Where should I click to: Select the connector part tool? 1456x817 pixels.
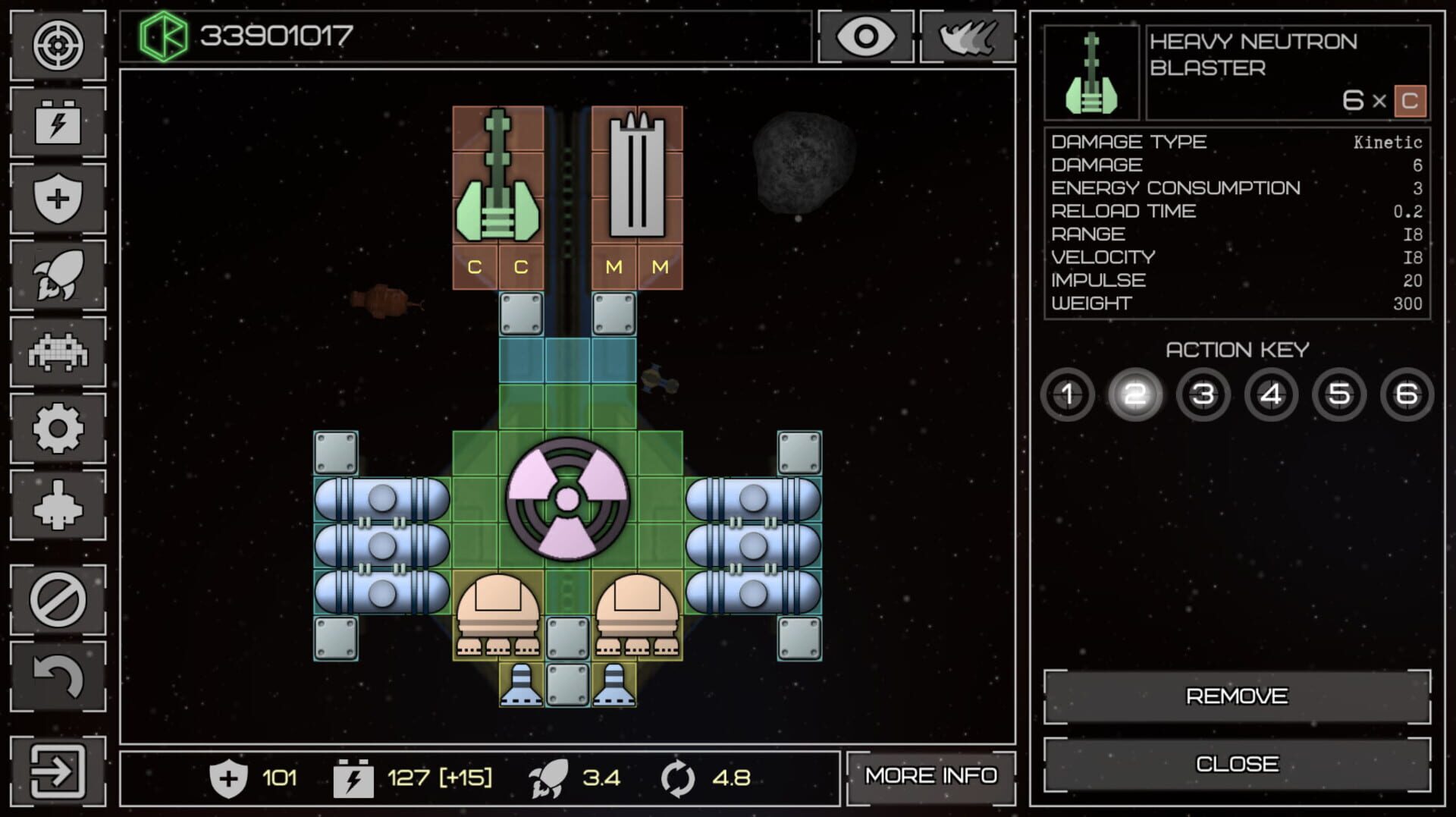[x=58, y=502]
